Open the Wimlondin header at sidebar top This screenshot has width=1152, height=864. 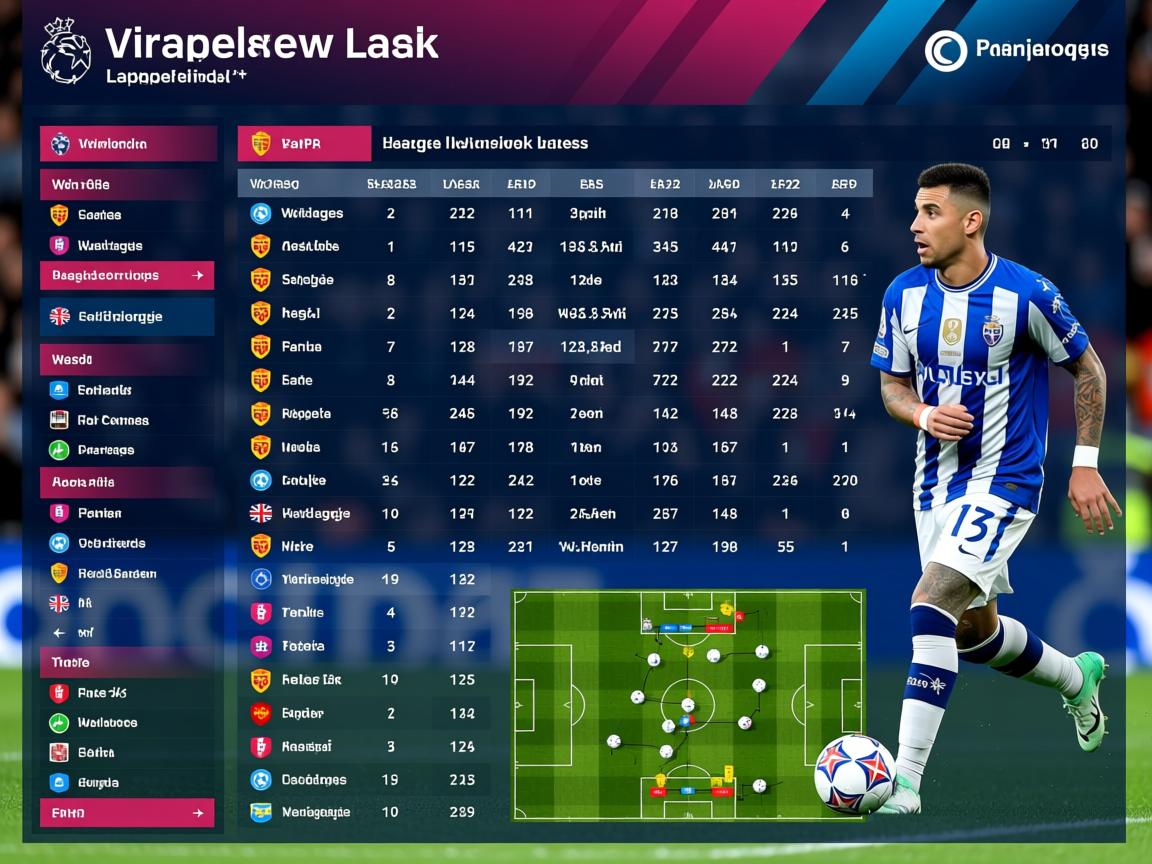pos(127,143)
